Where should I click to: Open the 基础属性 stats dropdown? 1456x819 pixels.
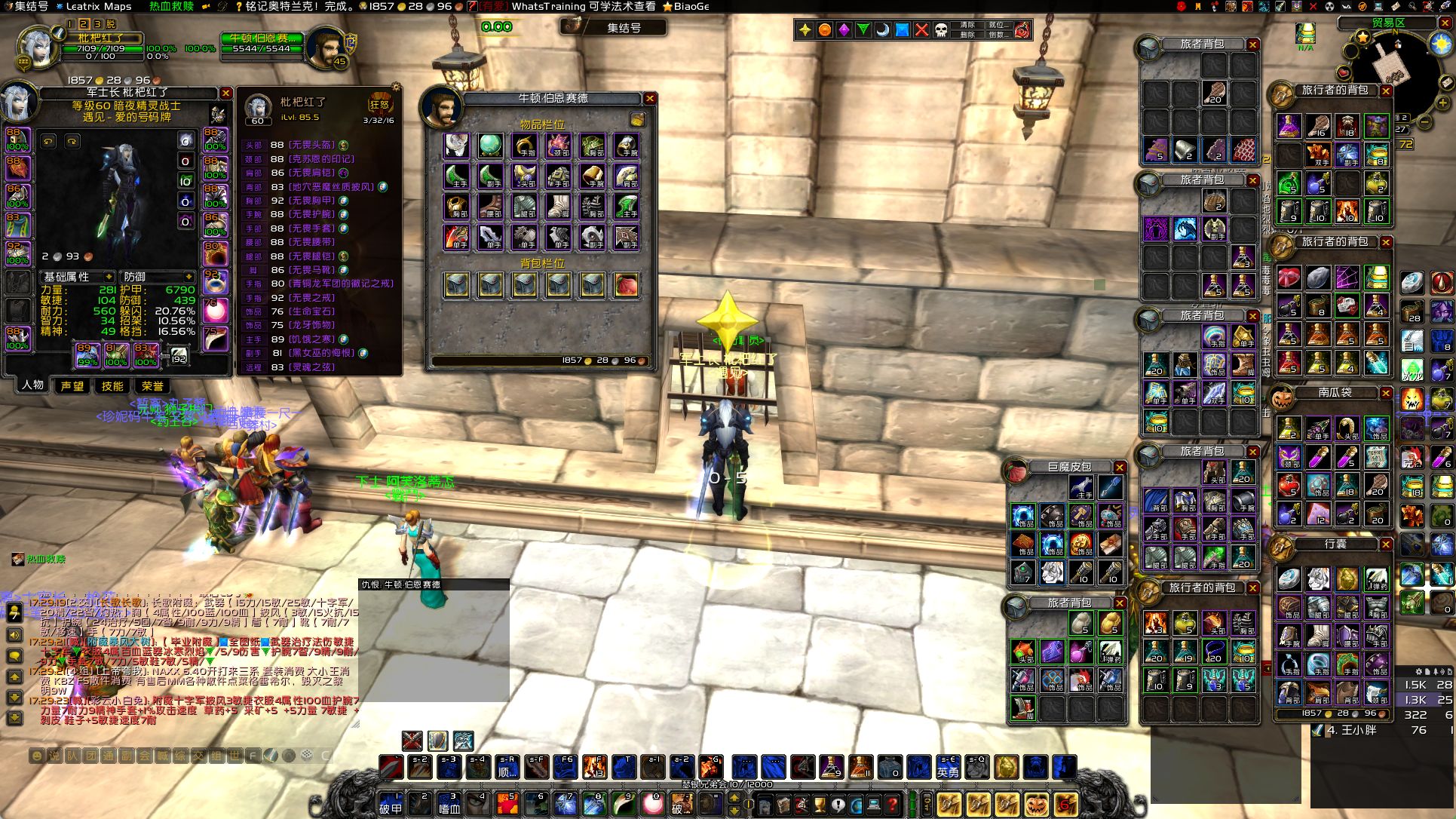78,278
